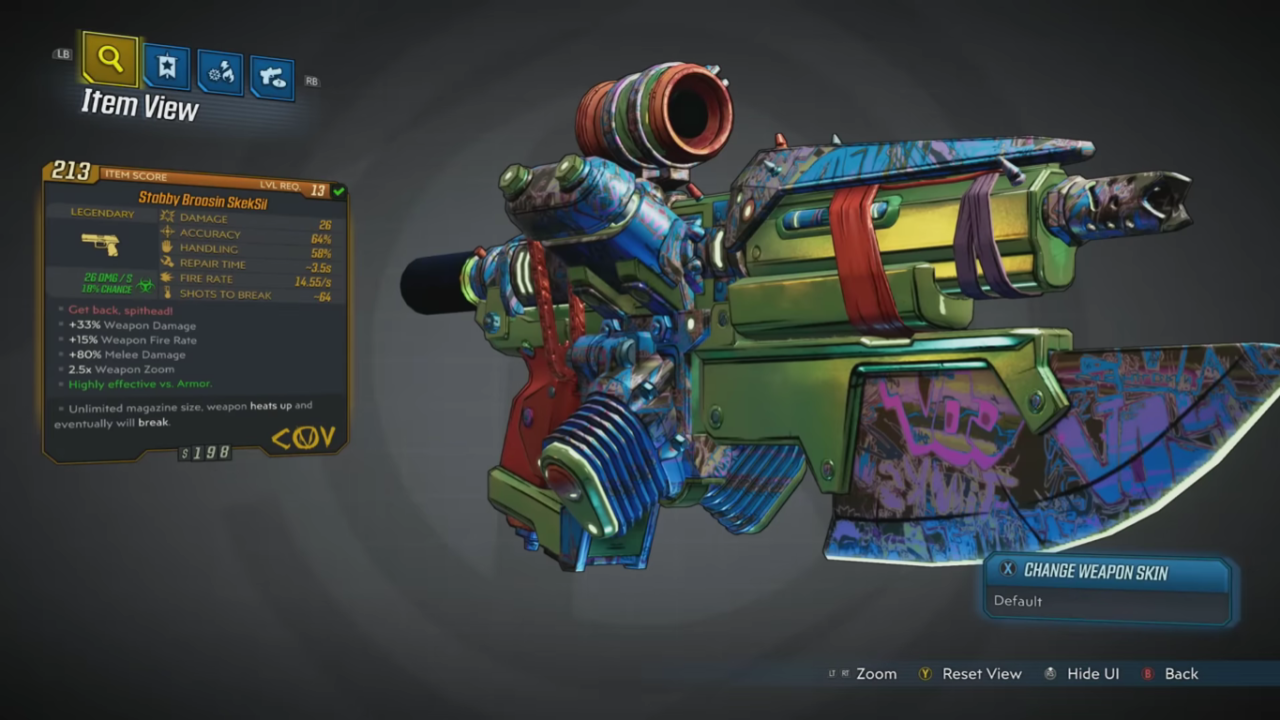Click the Shots to Break thermometer icon

[x=167, y=293]
